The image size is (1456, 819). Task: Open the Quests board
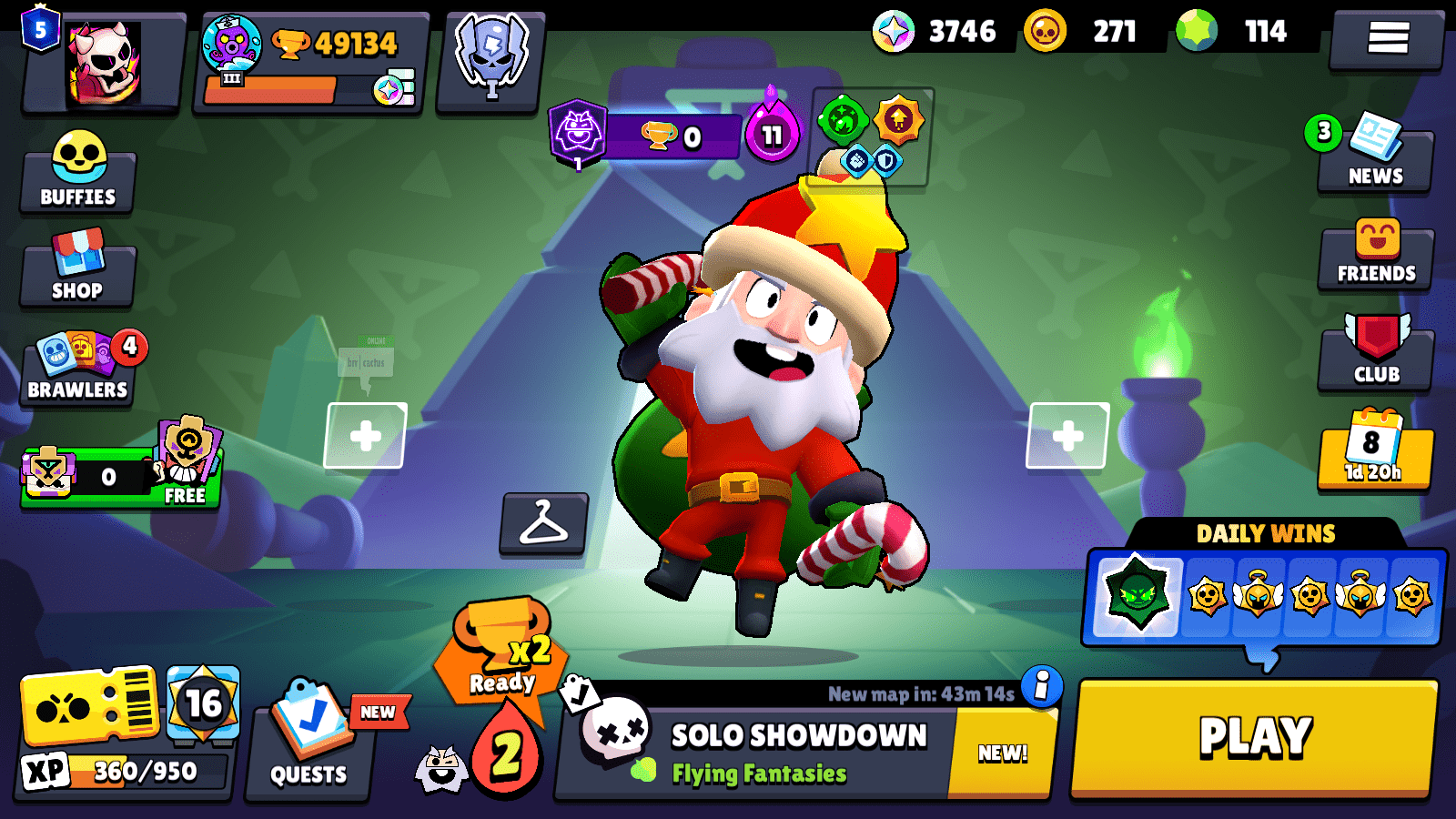(x=308, y=746)
